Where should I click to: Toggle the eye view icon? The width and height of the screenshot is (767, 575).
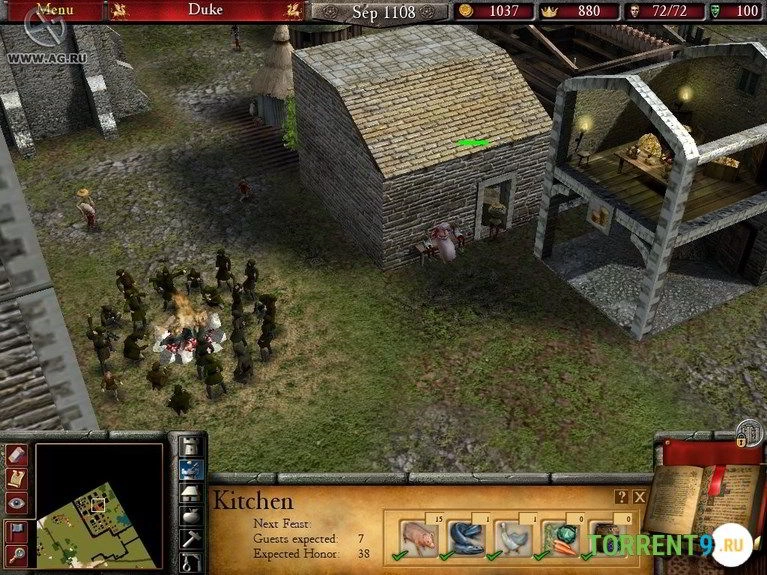[x=17, y=503]
